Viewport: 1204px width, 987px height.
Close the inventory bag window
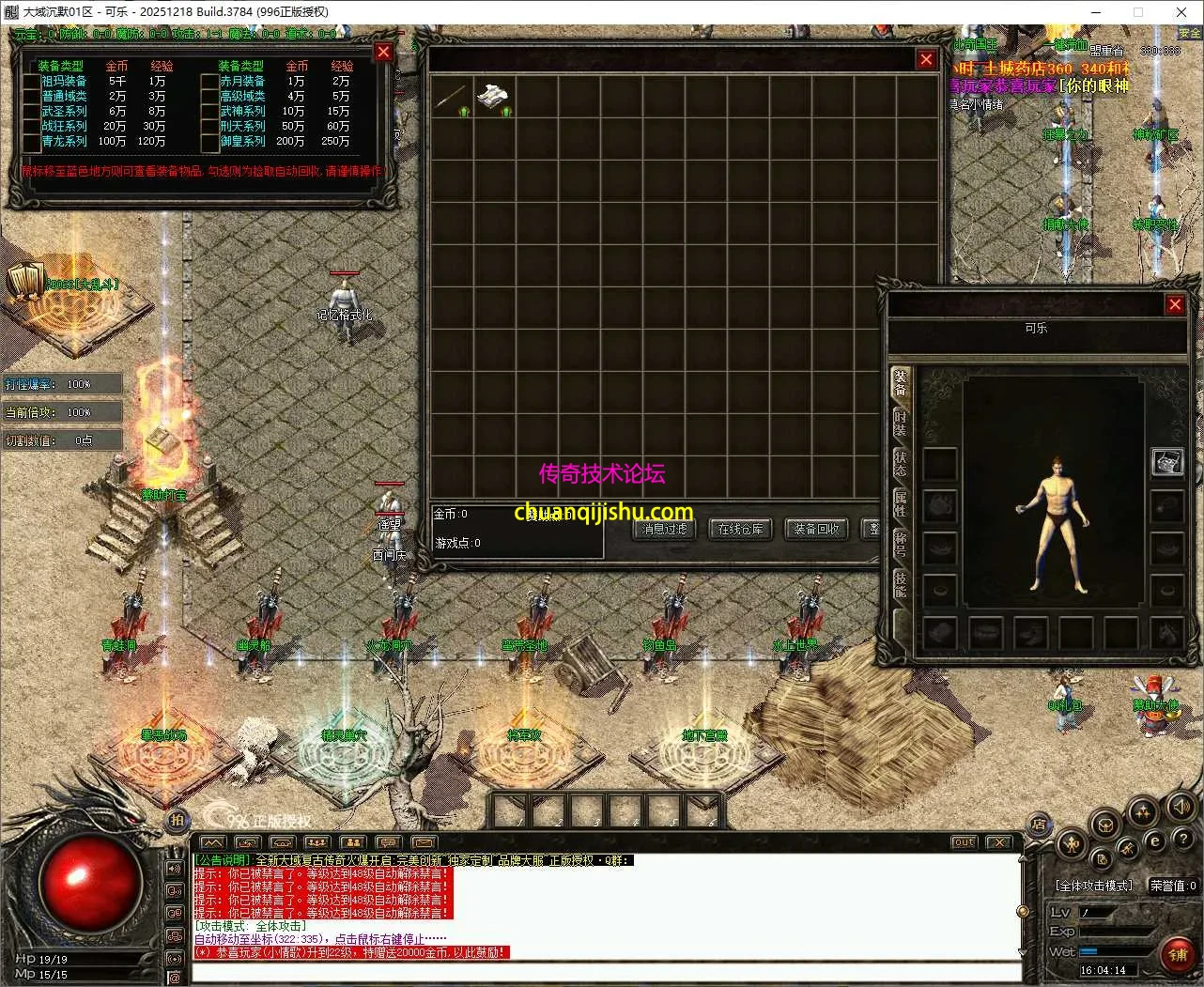click(x=926, y=59)
